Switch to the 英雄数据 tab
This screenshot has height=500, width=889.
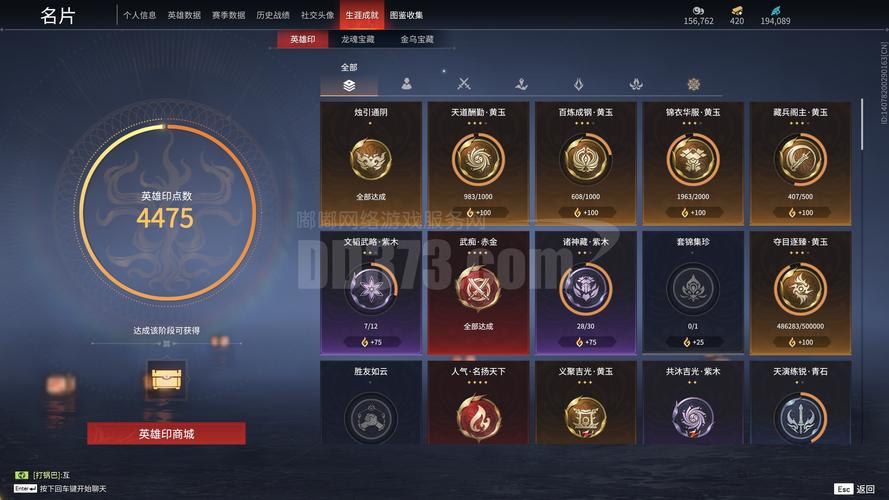(x=184, y=15)
